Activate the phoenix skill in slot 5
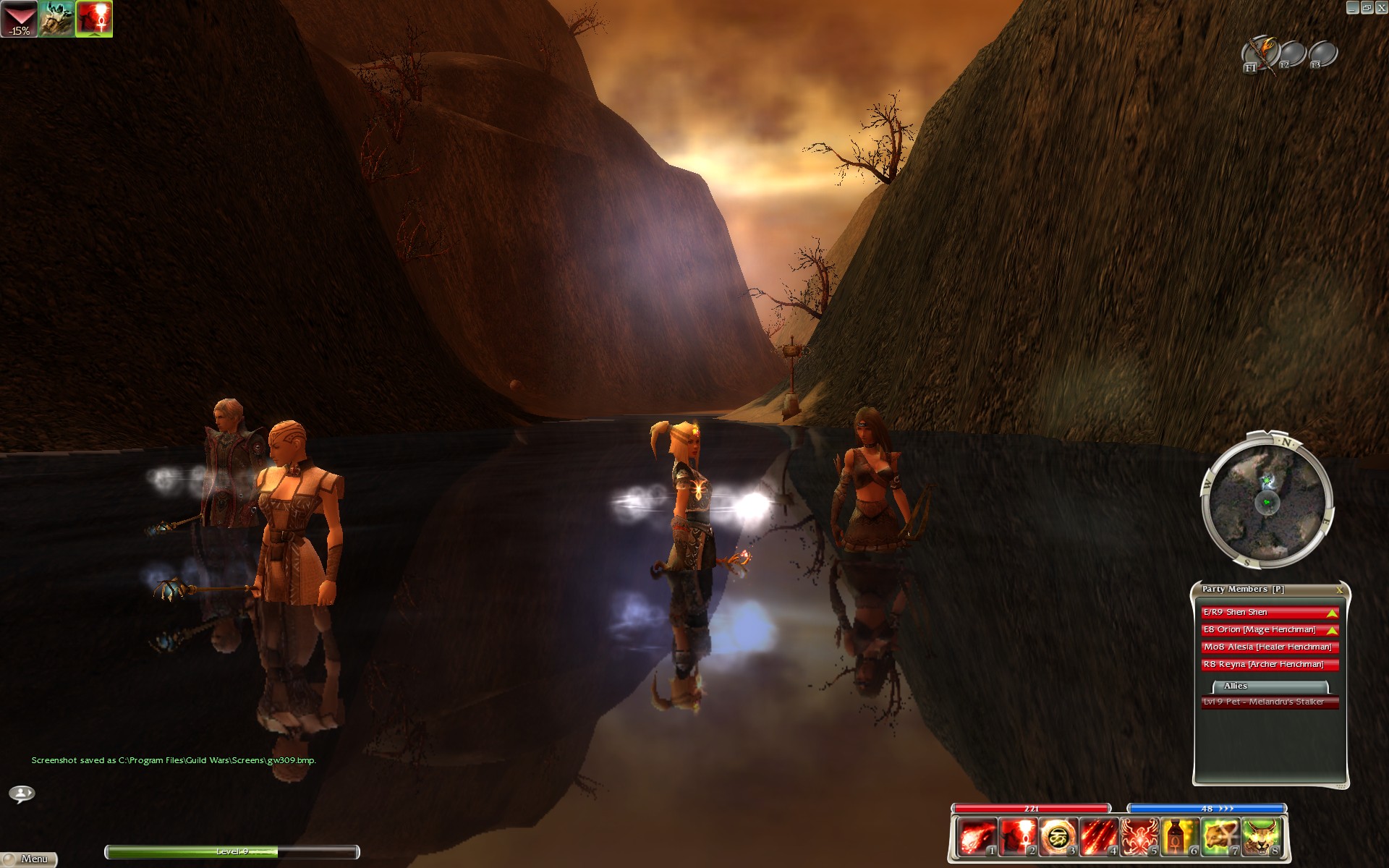 coord(1138,837)
